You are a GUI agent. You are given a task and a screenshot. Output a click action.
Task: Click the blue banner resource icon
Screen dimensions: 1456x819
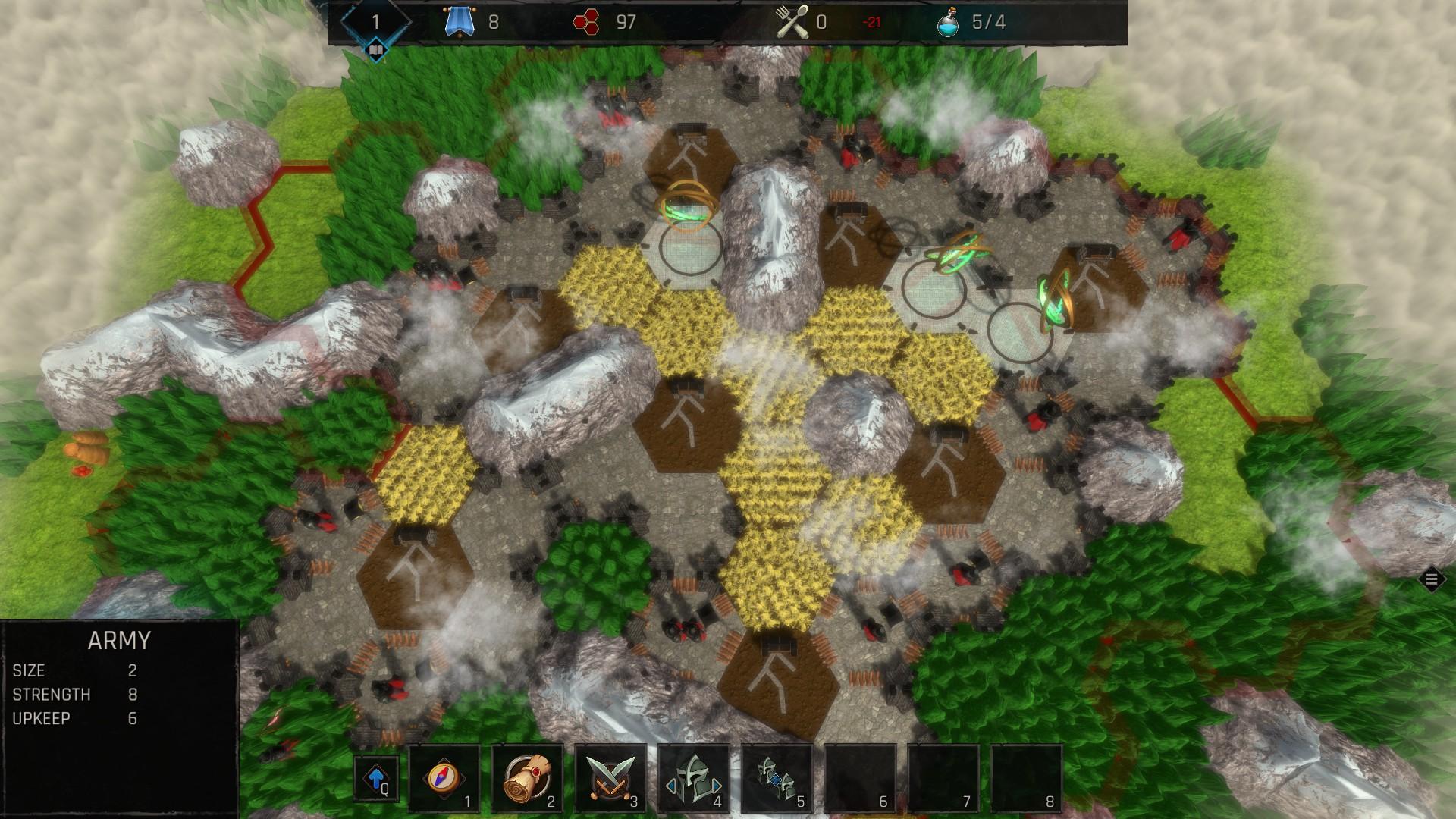(461, 23)
